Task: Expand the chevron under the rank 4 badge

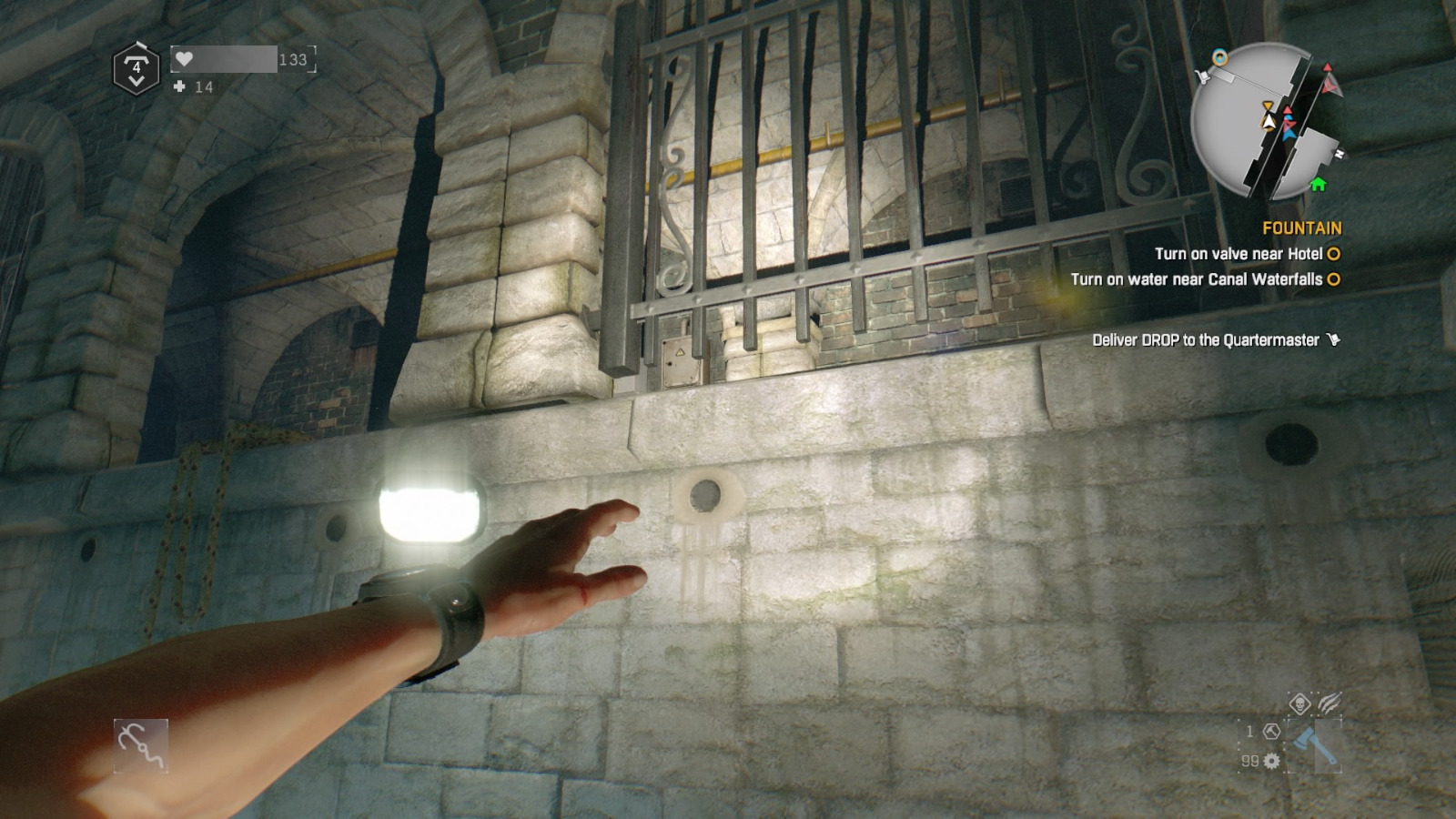Action: click(x=136, y=80)
